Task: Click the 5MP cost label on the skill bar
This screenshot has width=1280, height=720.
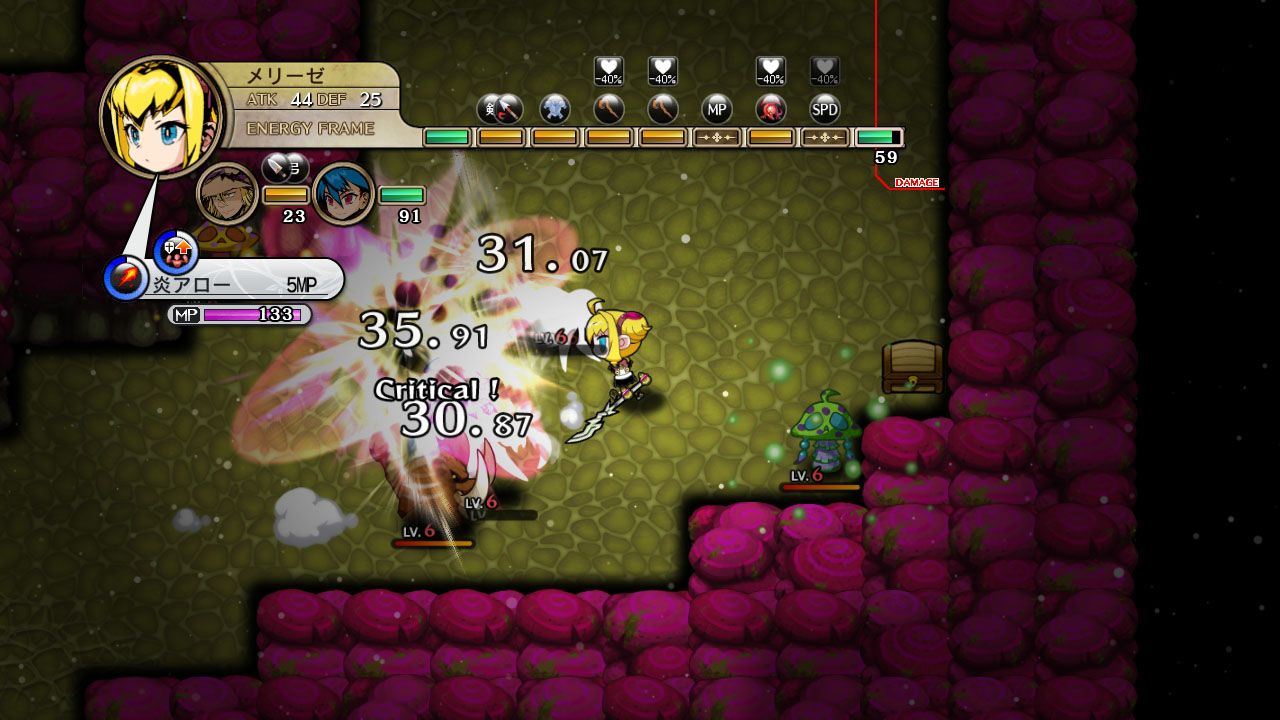Action: (301, 283)
